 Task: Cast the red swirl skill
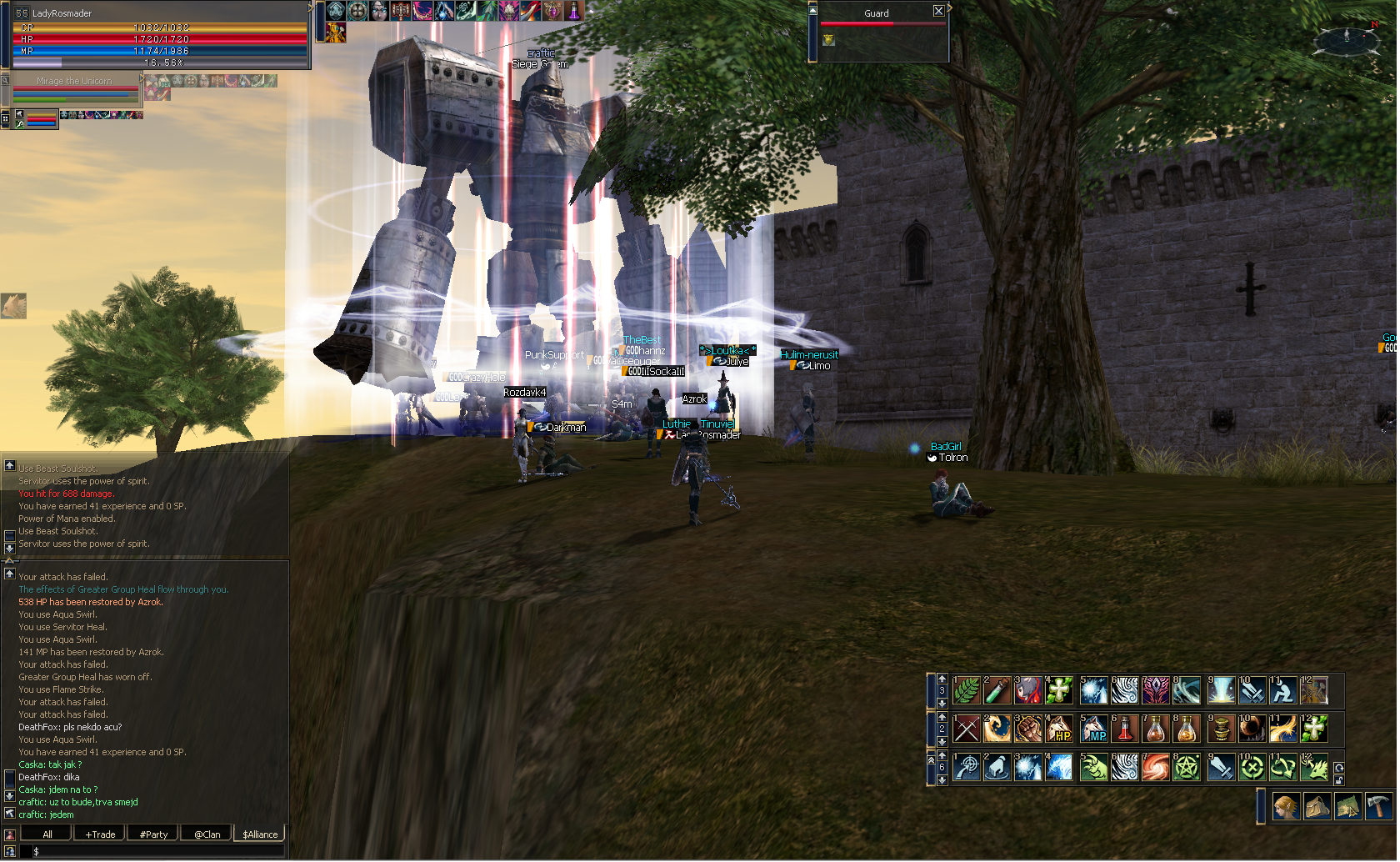[x=1155, y=768]
